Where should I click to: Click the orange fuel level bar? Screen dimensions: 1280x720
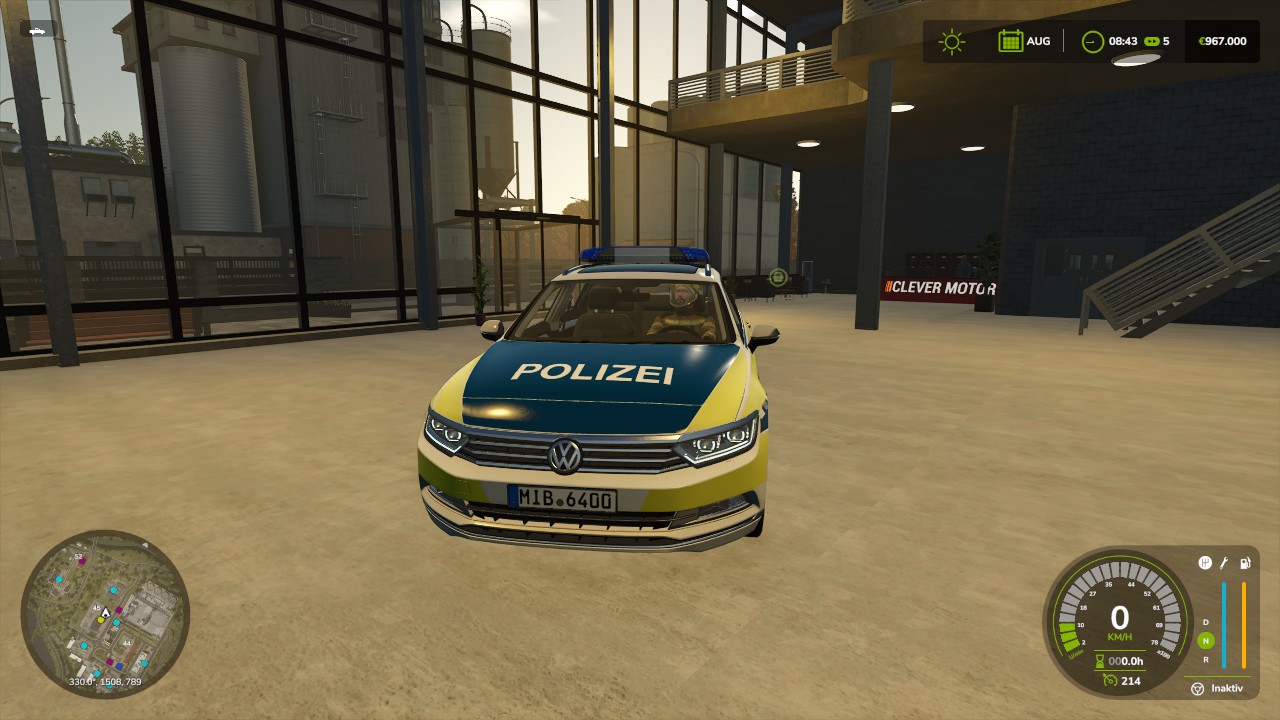pos(1243,625)
